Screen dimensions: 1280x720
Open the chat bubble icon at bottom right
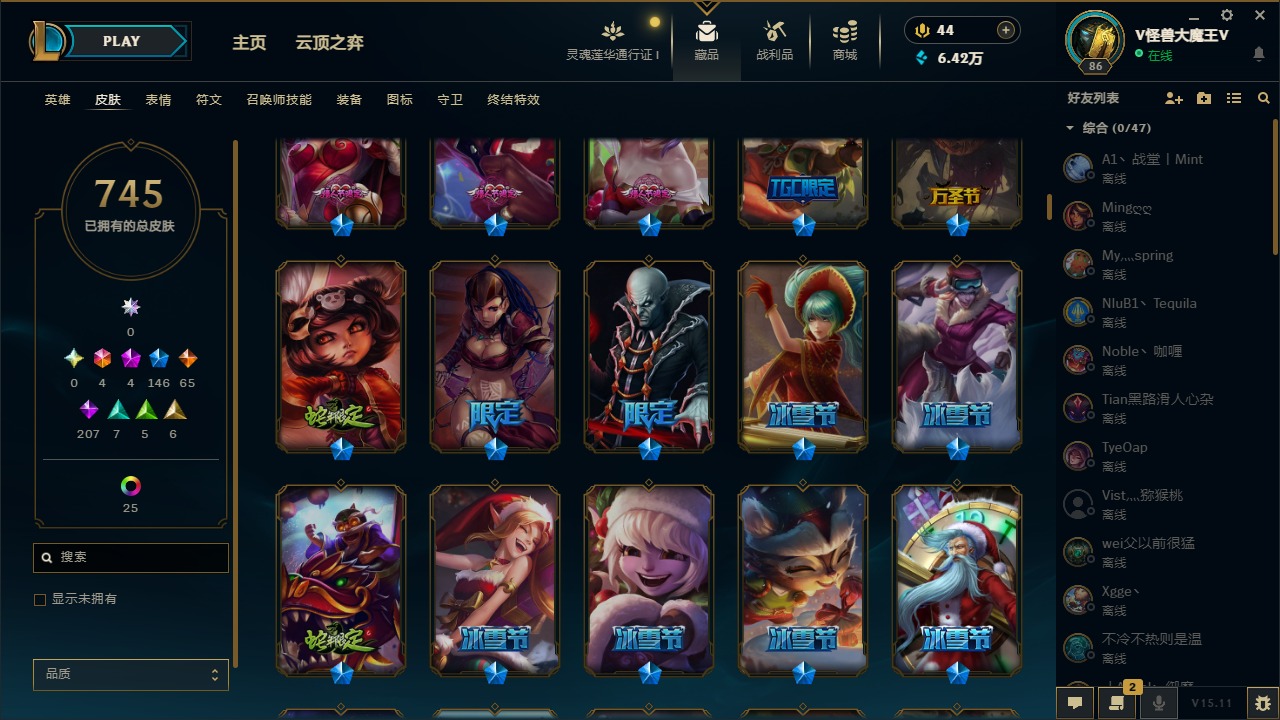point(1075,703)
